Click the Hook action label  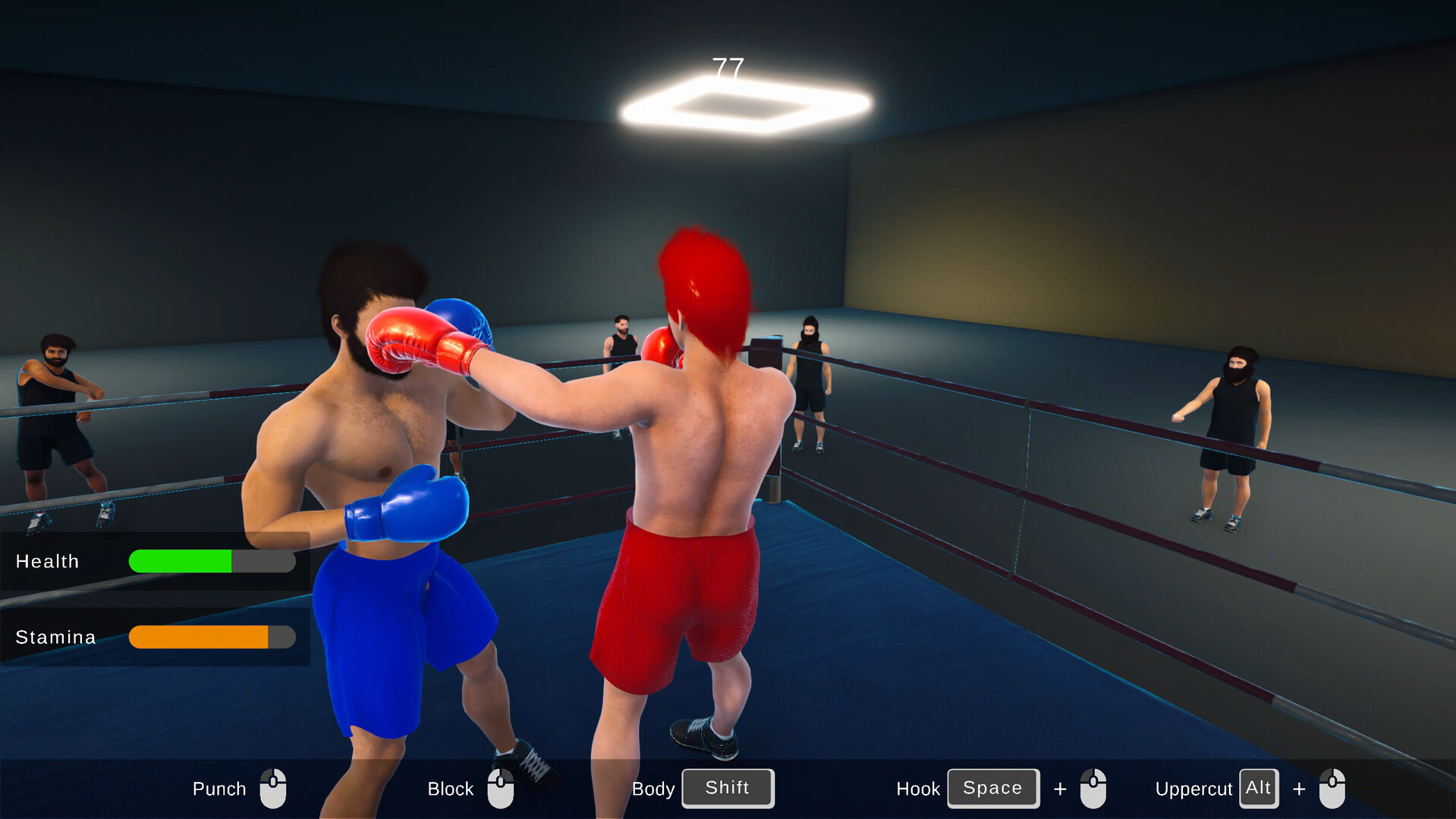coord(918,788)
